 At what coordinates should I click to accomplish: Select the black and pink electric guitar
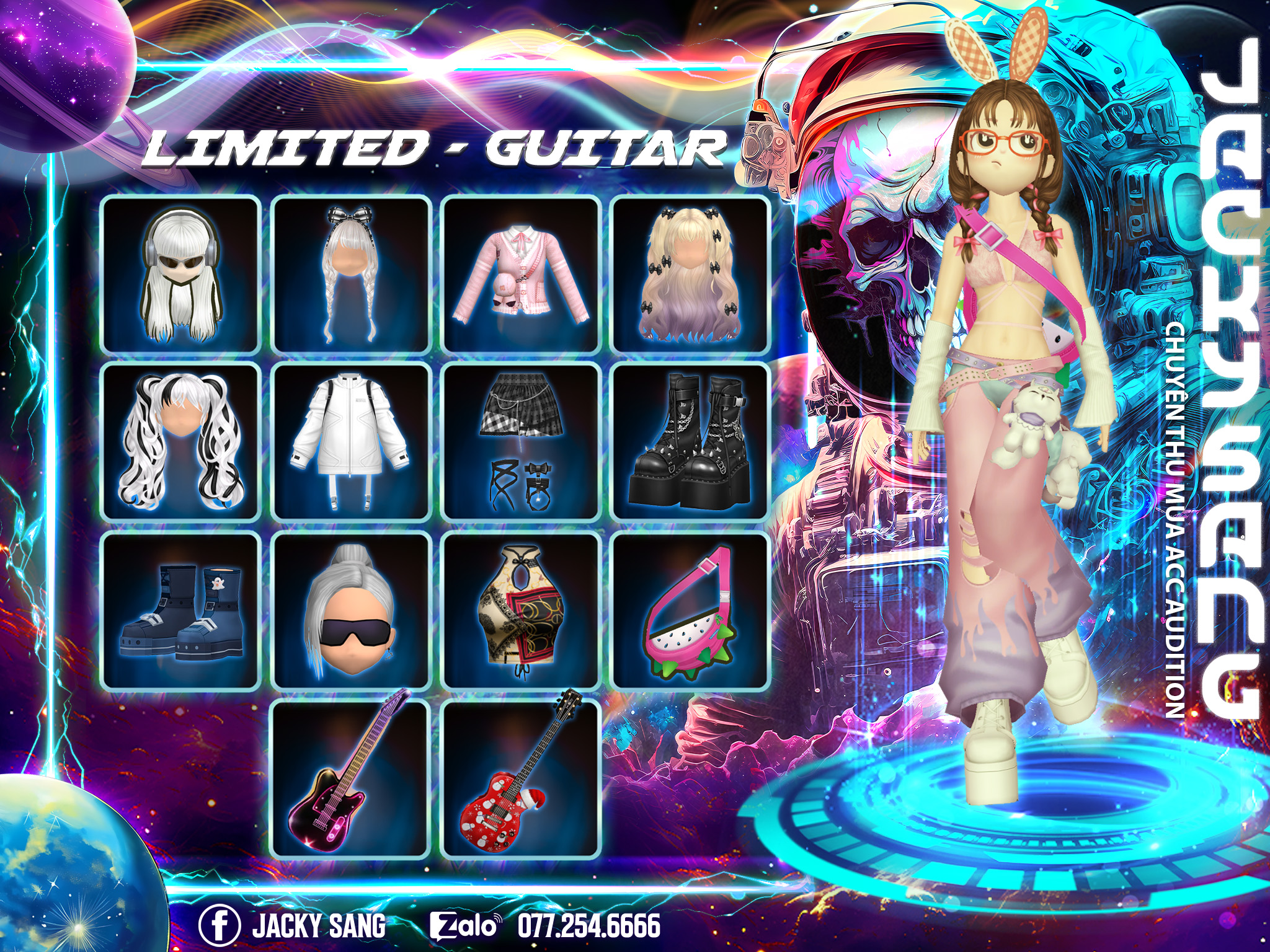pyautogui.click(x=351, y=778)
